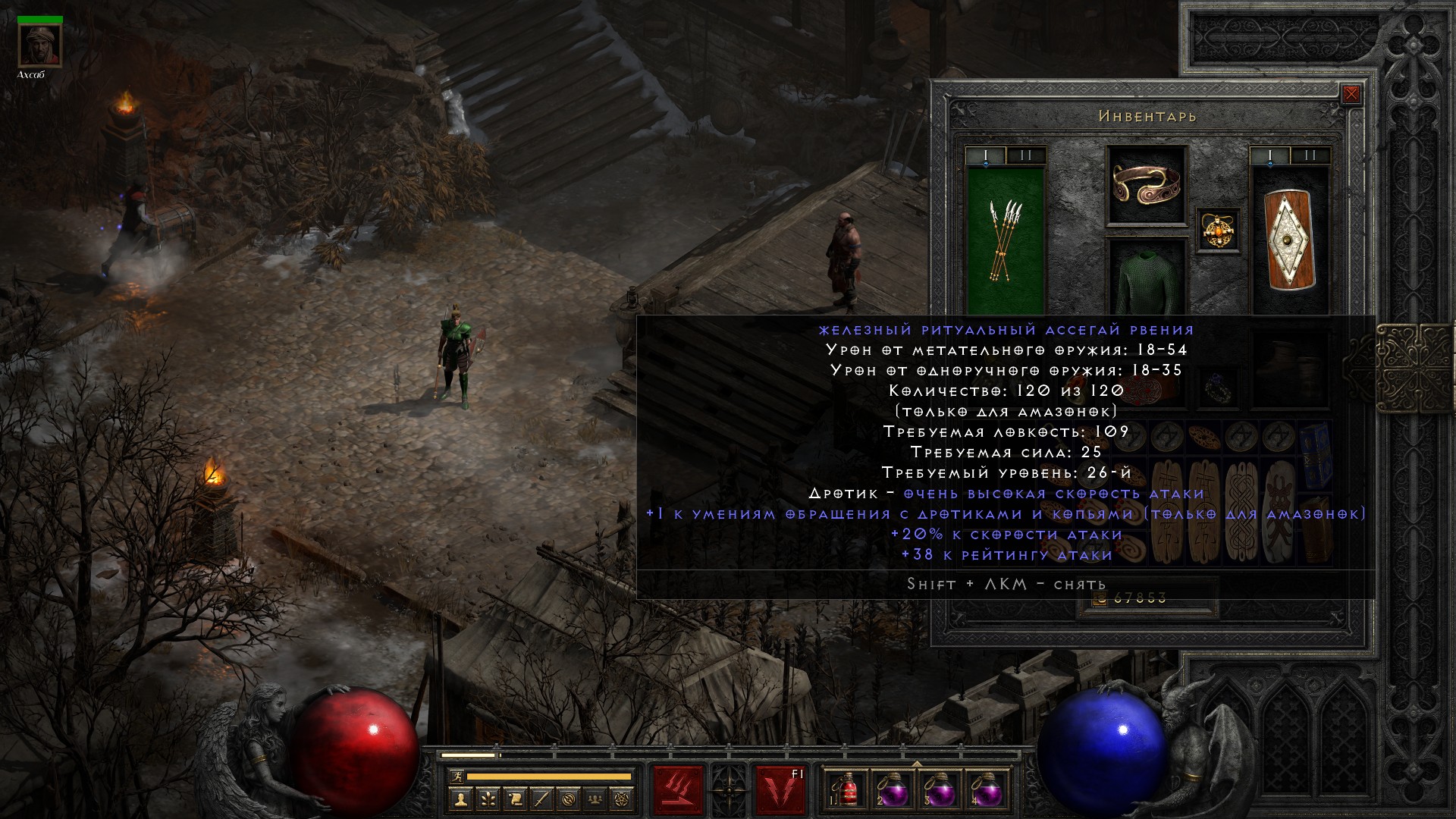1456x819 pixels.
Task: Choose the F1 lightning skill icon
Action: pyautogui.click(x=780, y=790)
